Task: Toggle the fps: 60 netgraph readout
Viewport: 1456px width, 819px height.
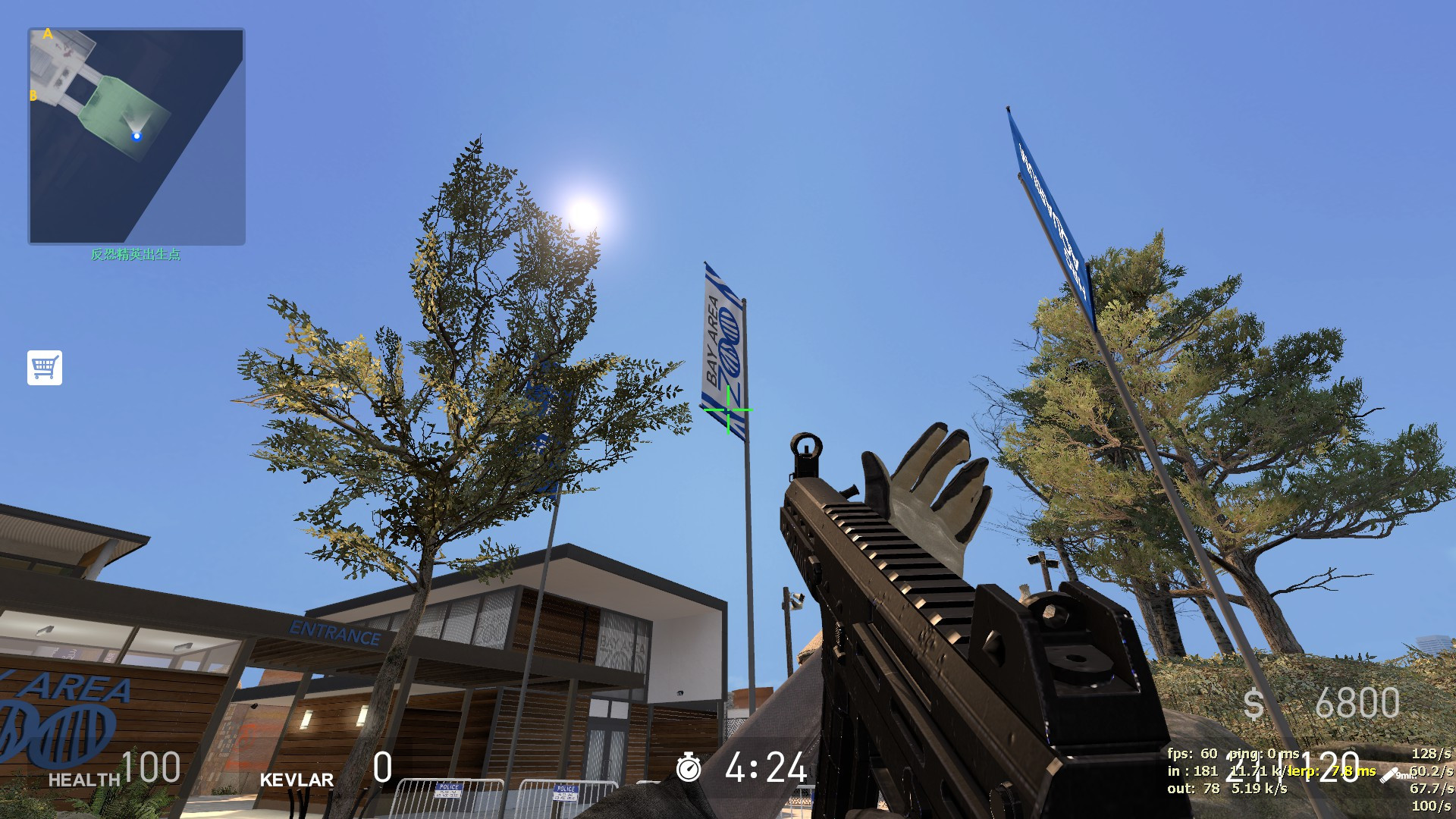Action: click(1194, 755)
